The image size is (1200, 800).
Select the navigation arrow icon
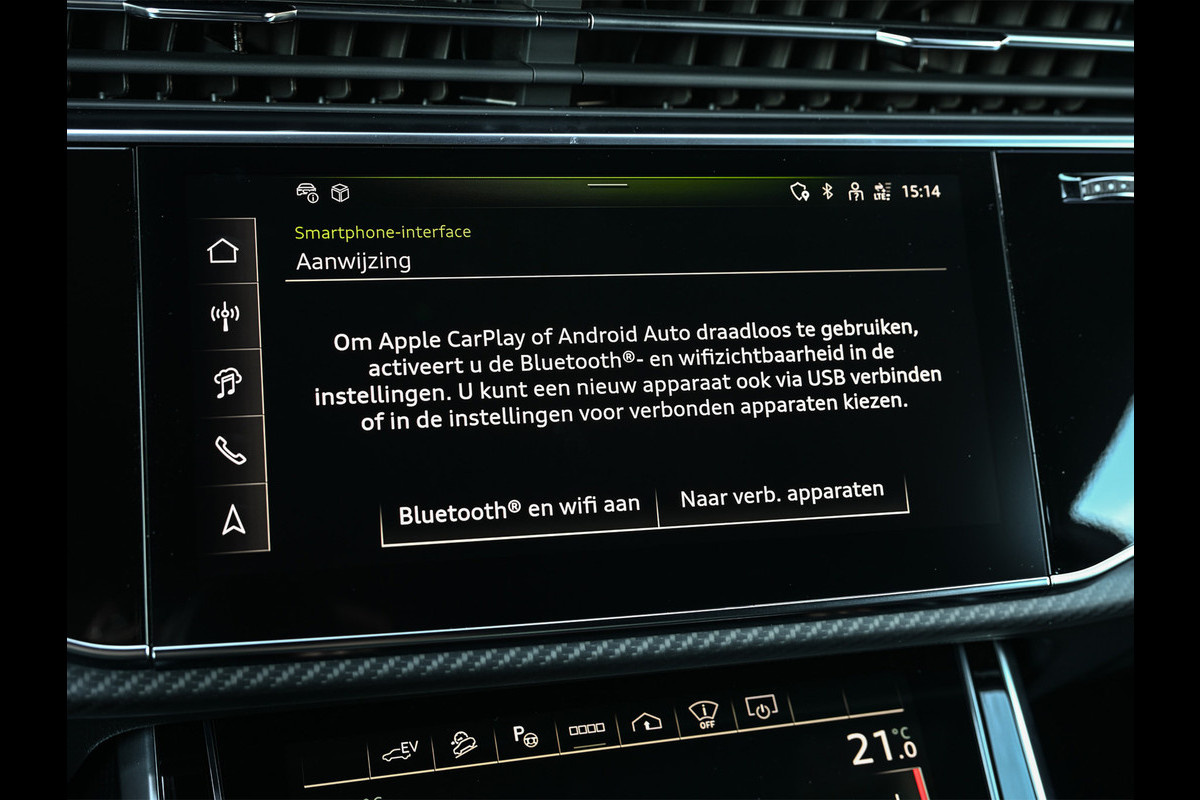233,519
